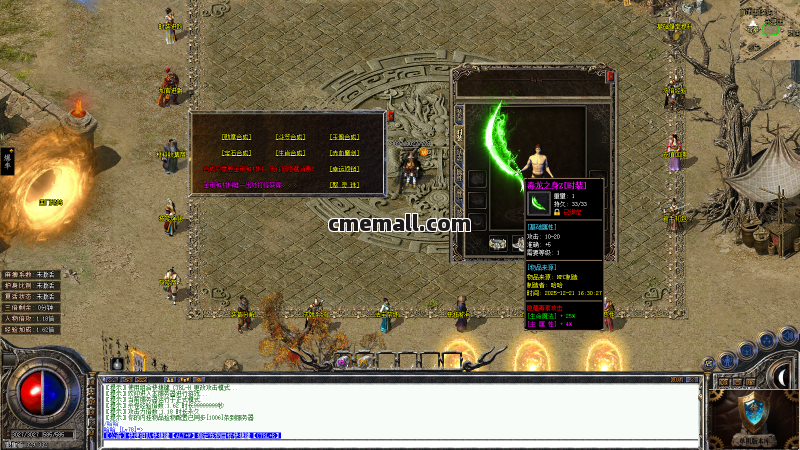Image resolution: width=800 pixels, height=450 pixels.
Task: Choose the 斗笠合成 option
Action: [x=290, y=137]
